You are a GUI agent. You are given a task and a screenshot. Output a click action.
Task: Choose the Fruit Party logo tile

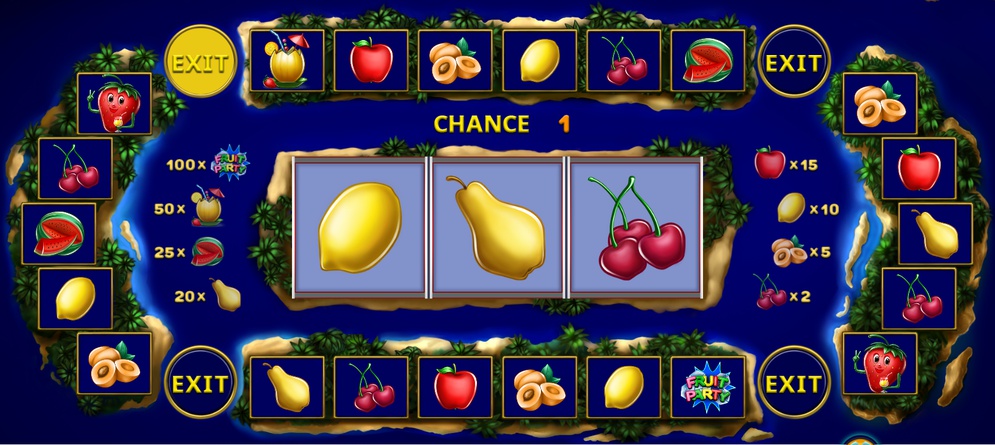(708, 387)
